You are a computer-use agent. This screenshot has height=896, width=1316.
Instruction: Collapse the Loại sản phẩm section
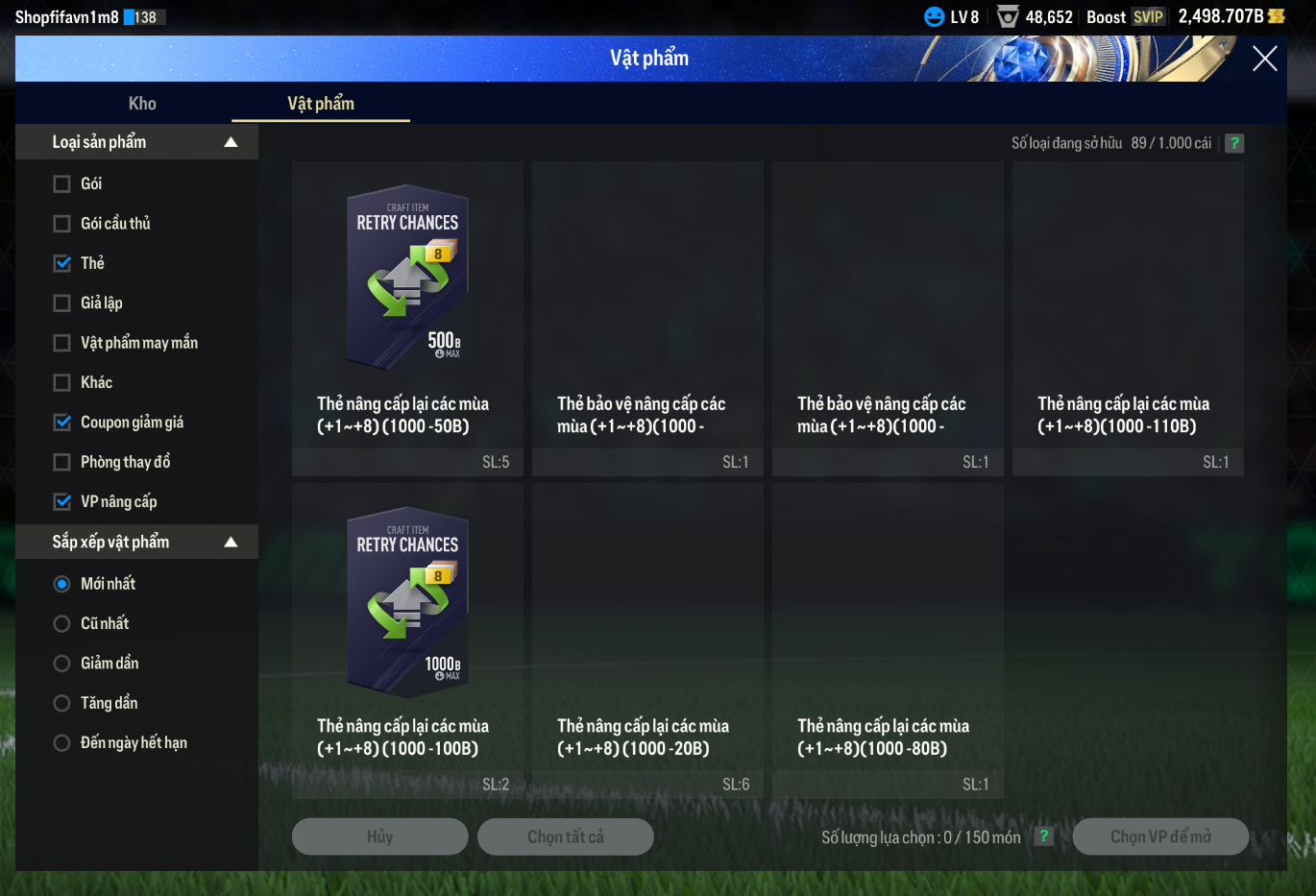(x=231, y=142)
